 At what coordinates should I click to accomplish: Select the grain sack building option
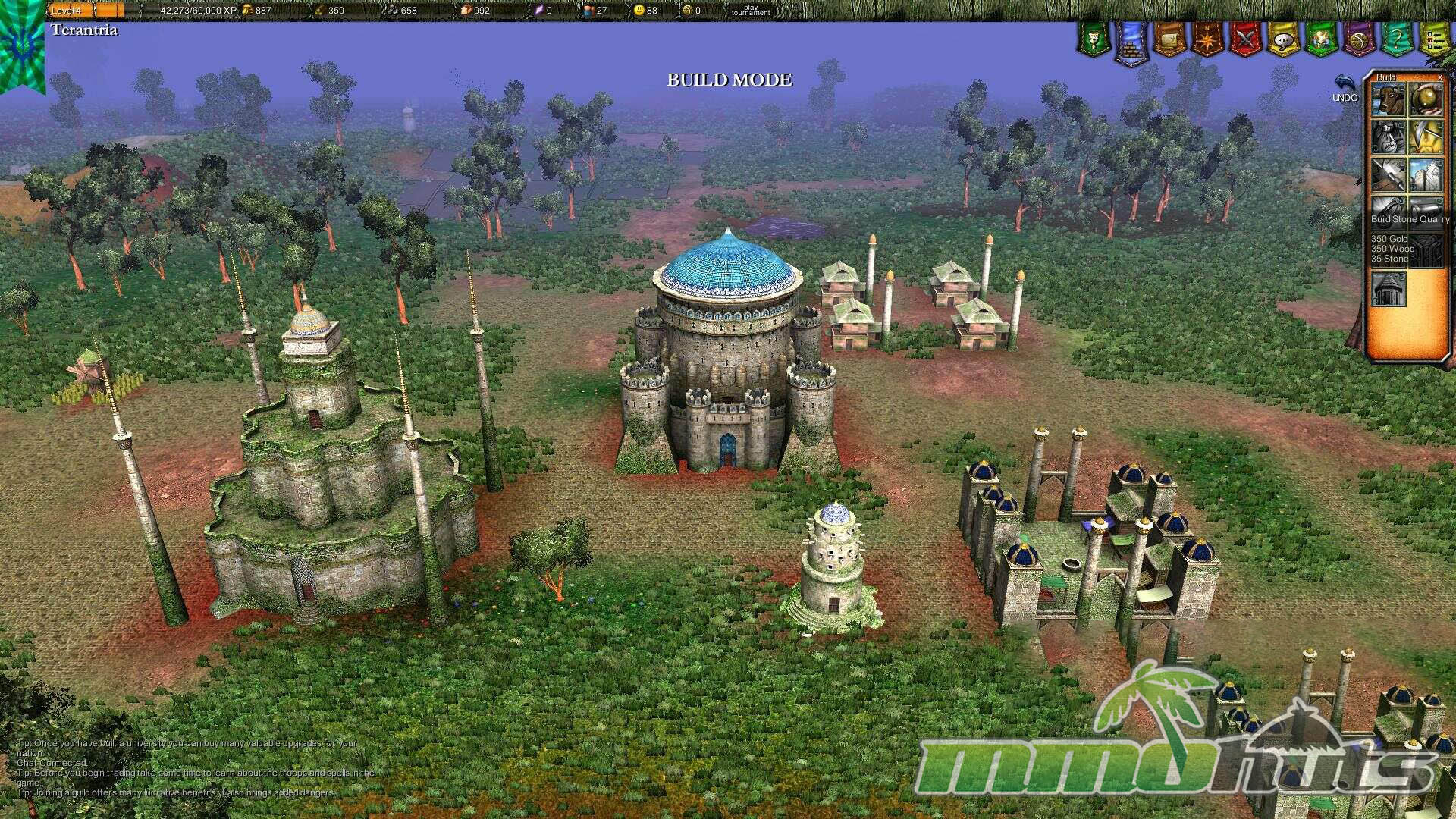tap(1389, 138)
